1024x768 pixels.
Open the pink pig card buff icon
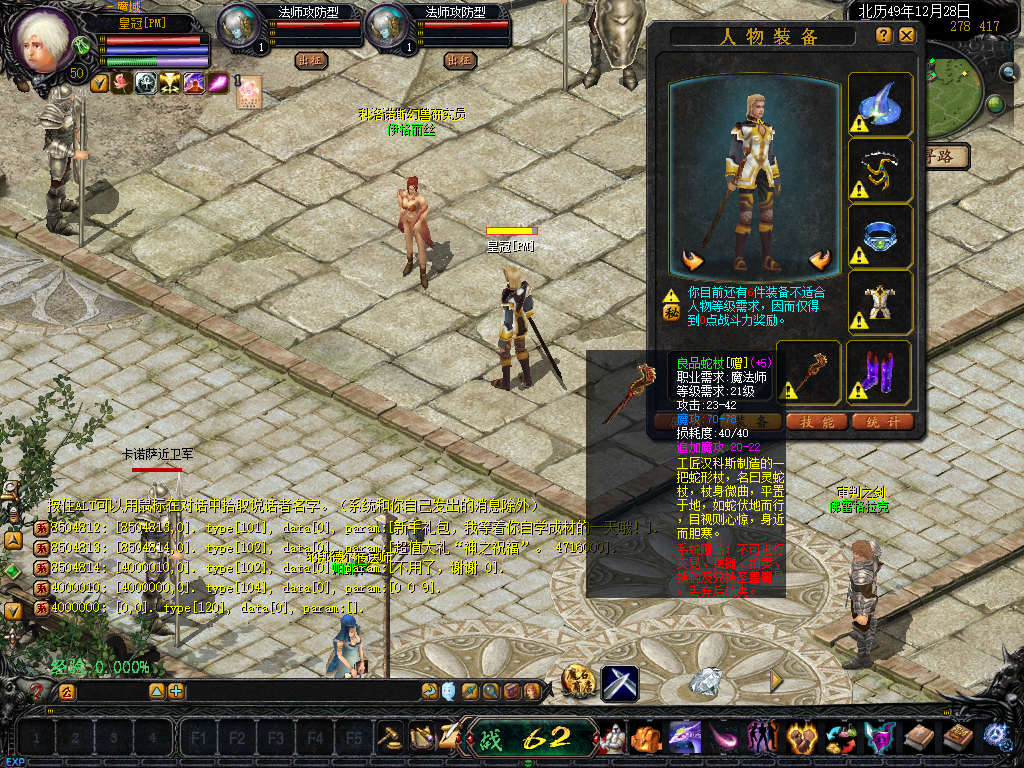[248, 90]
